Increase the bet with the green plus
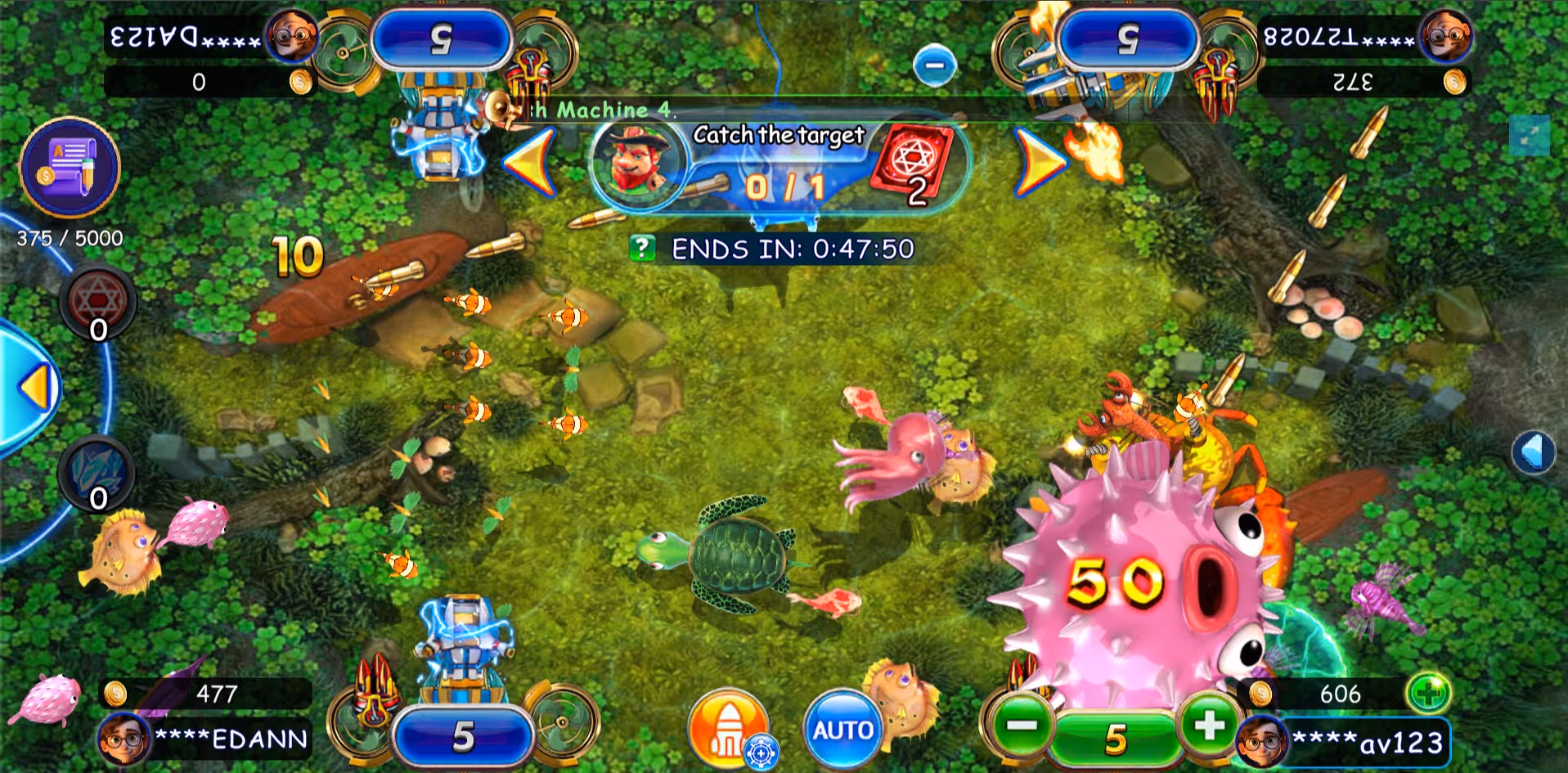Image resolution: width=1568 pixels, height=773 pixels. (1208, 725)
